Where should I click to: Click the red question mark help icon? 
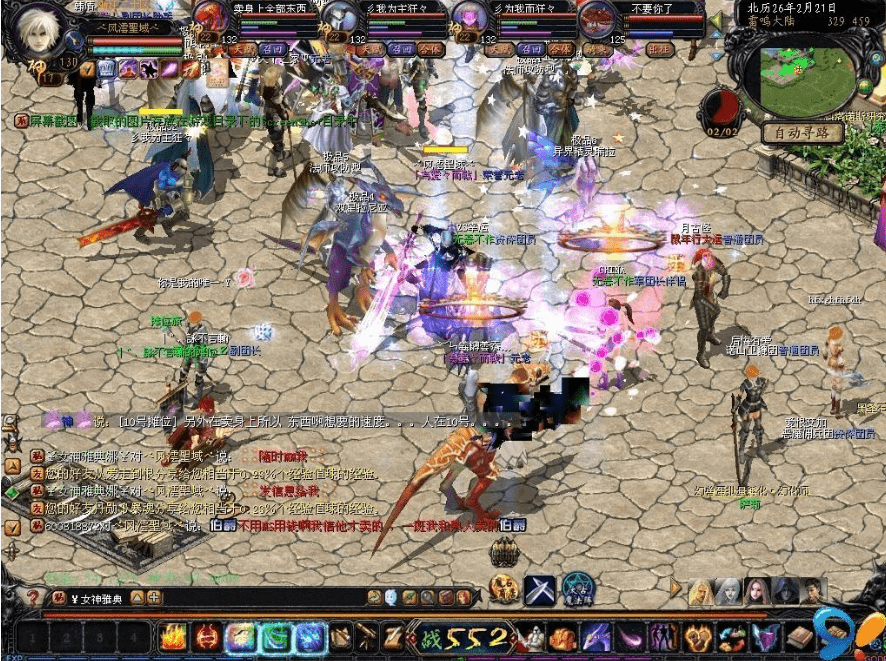(x=33, y=598)
